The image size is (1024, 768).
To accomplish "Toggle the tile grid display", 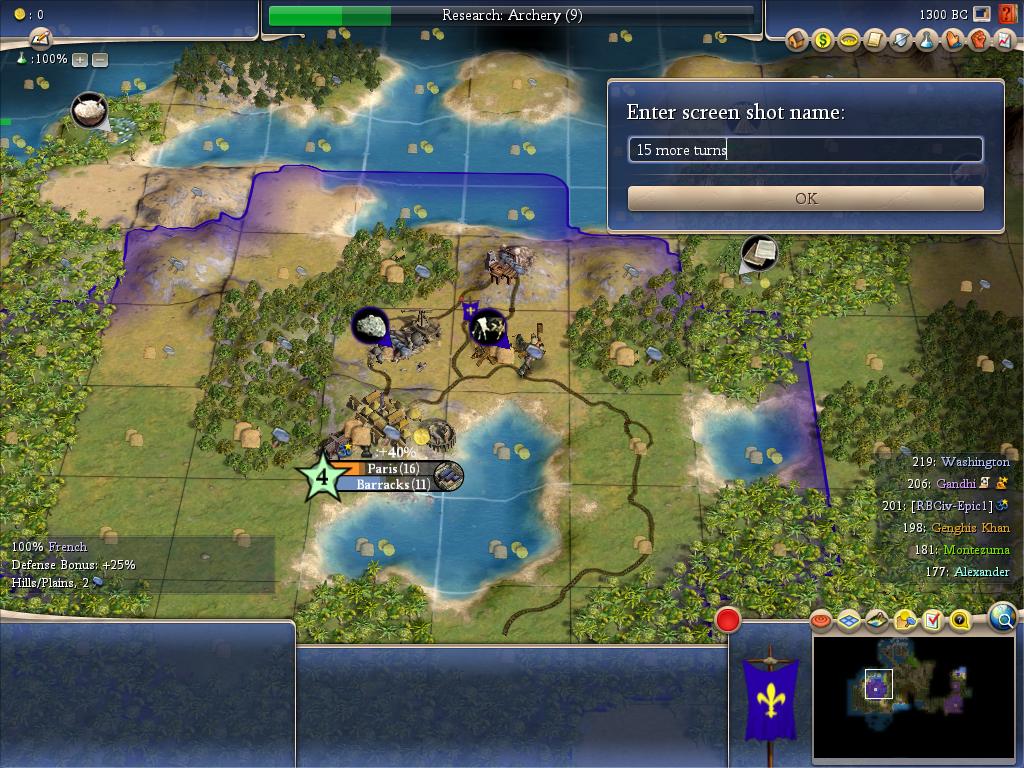I will 849,621.
